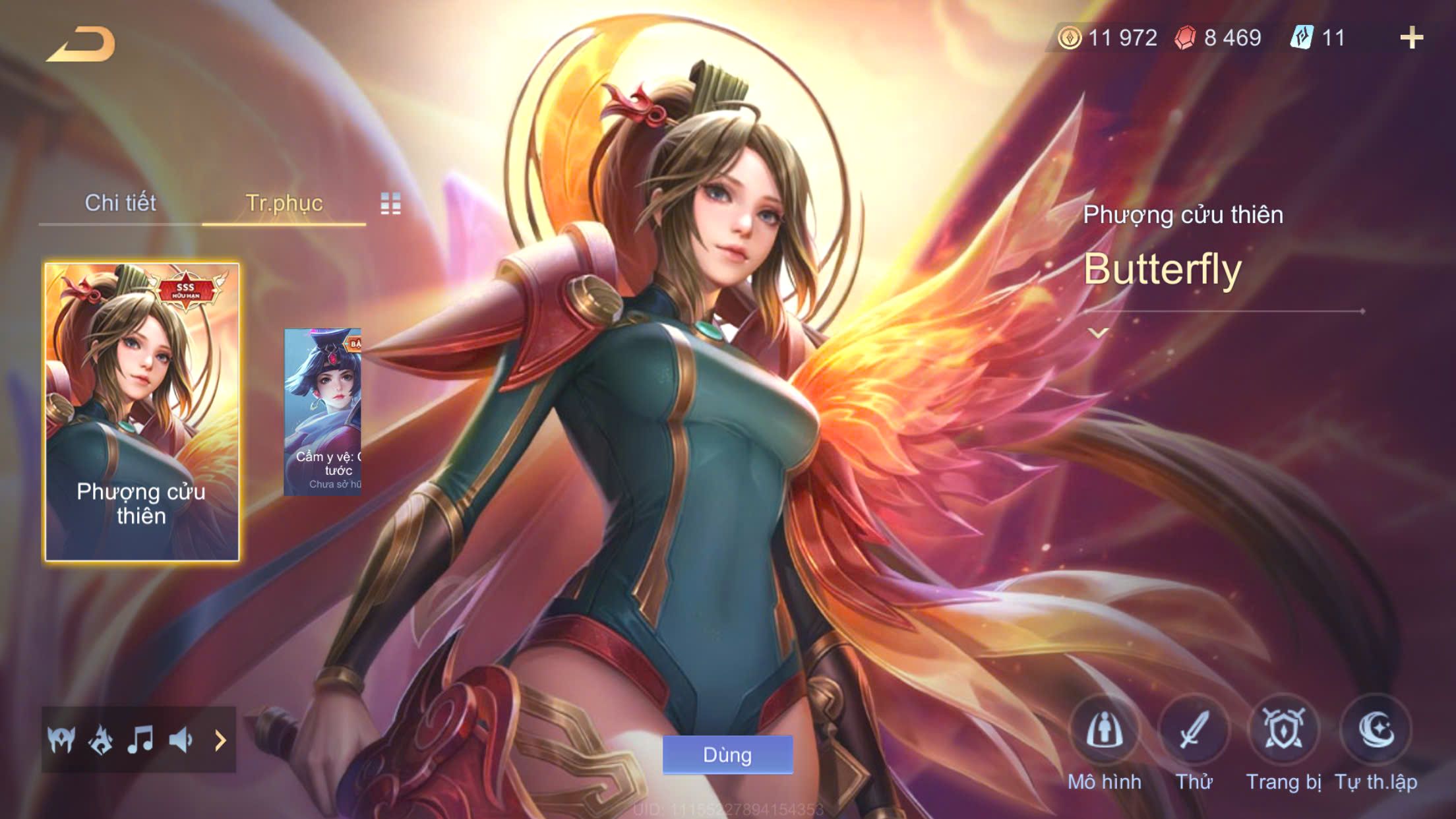This screenshot has width=1456, height=819.
Task: Add currency with the plus button
Action: (x=1411, y=38)
